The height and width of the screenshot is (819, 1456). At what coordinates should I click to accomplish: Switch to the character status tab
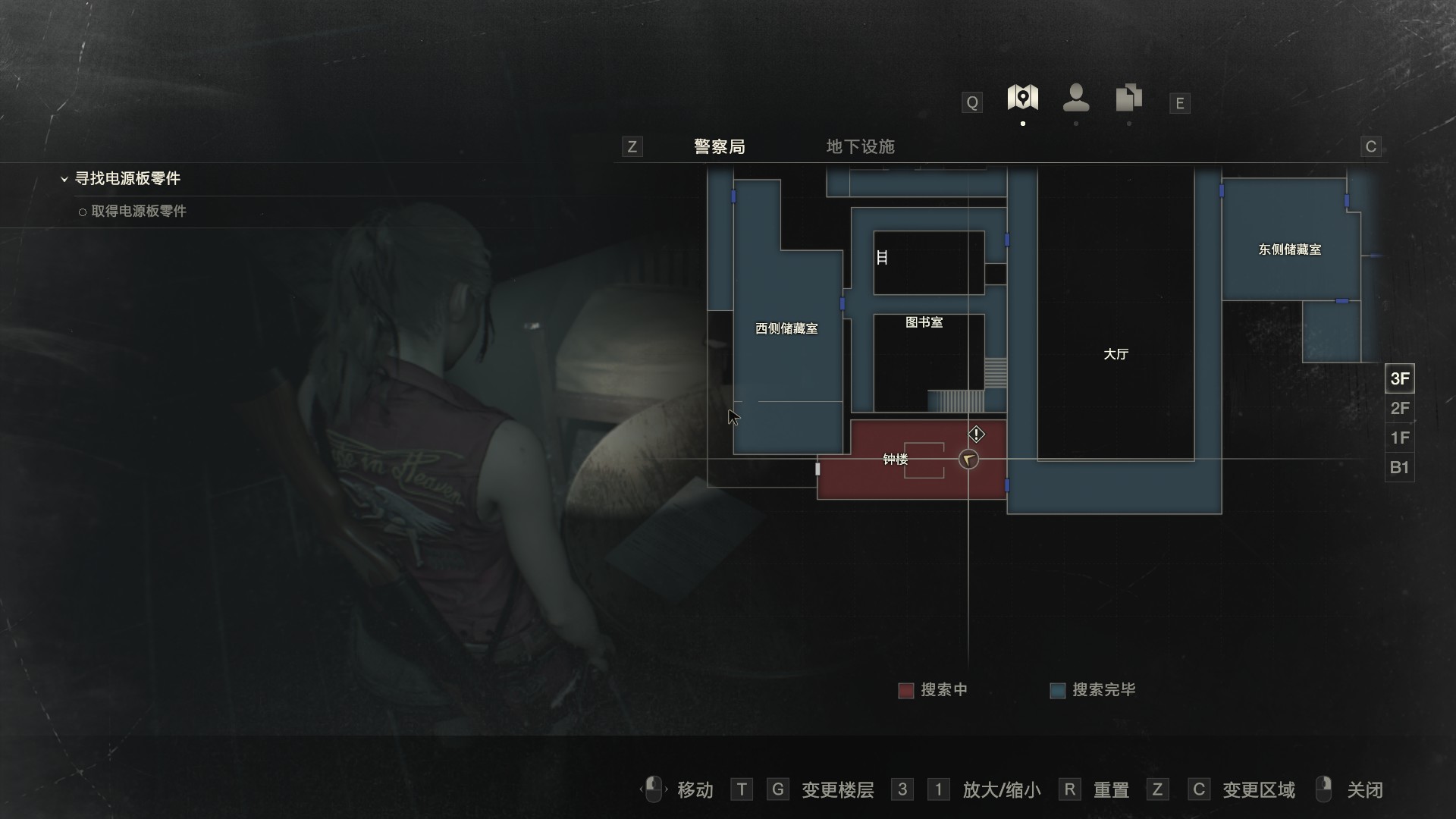pyautogui.click(x=1076, y=98)
